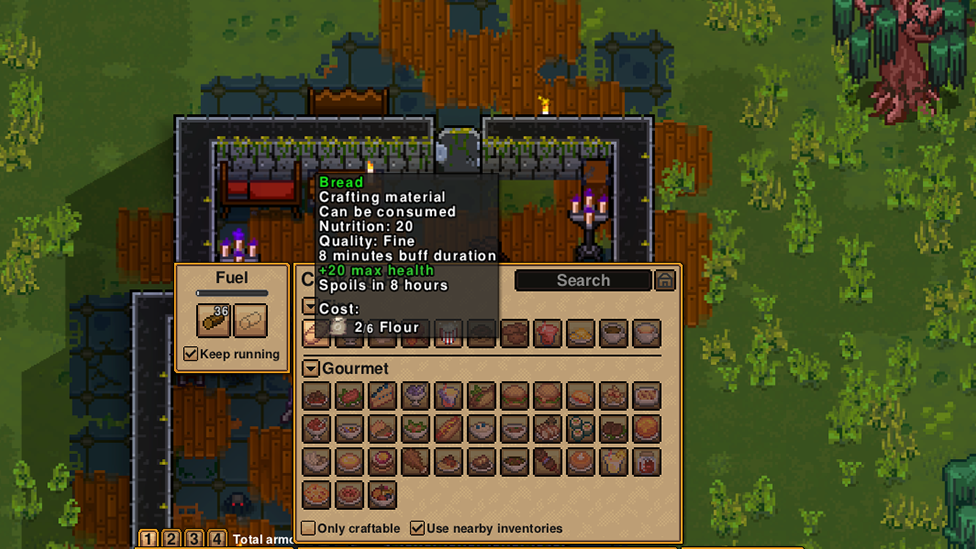Screen dimensions: 976x549
Task: Collapse the Gourmet recipe category
Action: [x=311, y=369]
